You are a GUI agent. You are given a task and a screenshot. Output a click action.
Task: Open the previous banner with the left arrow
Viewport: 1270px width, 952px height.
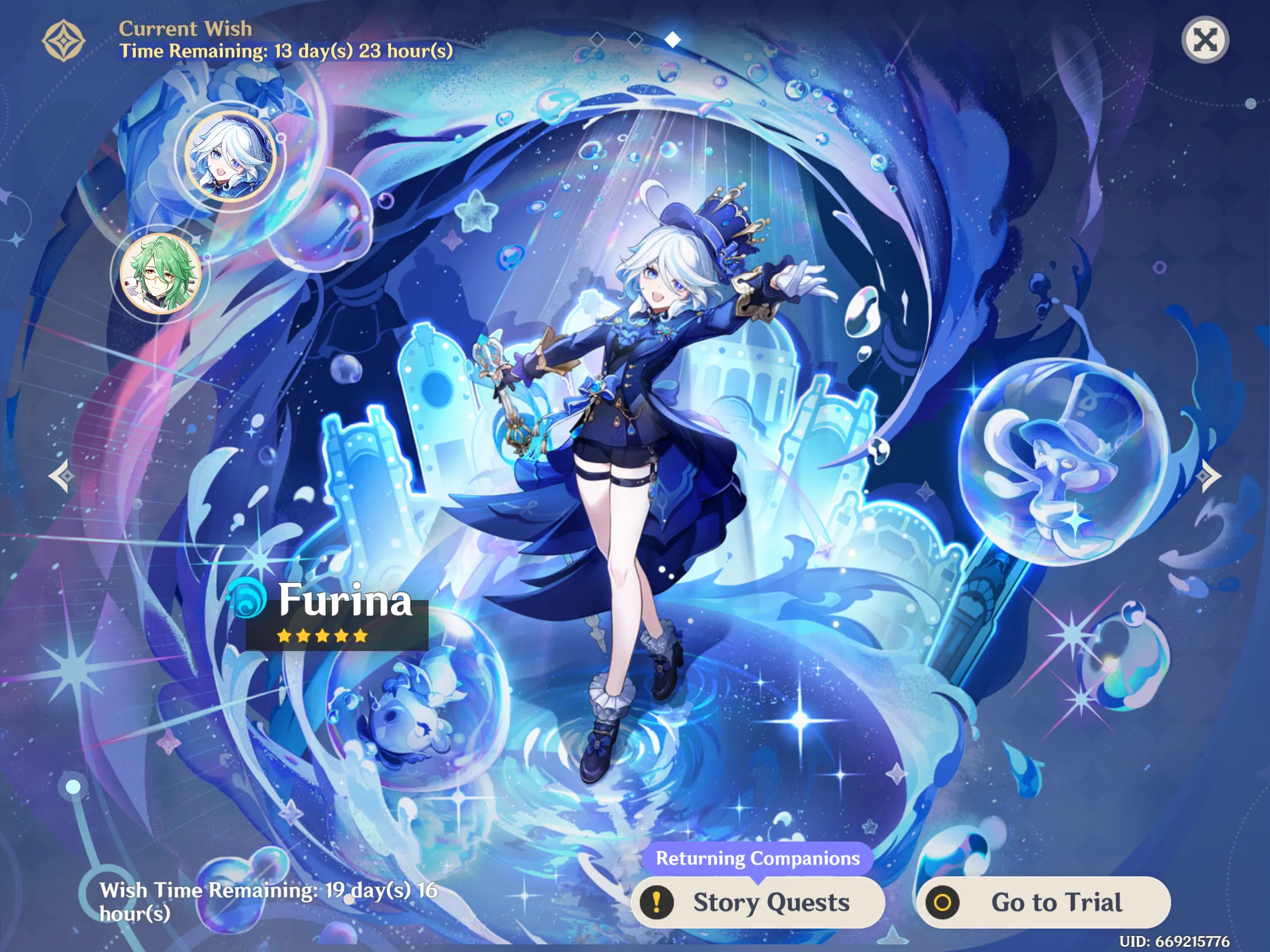(61, 475)
